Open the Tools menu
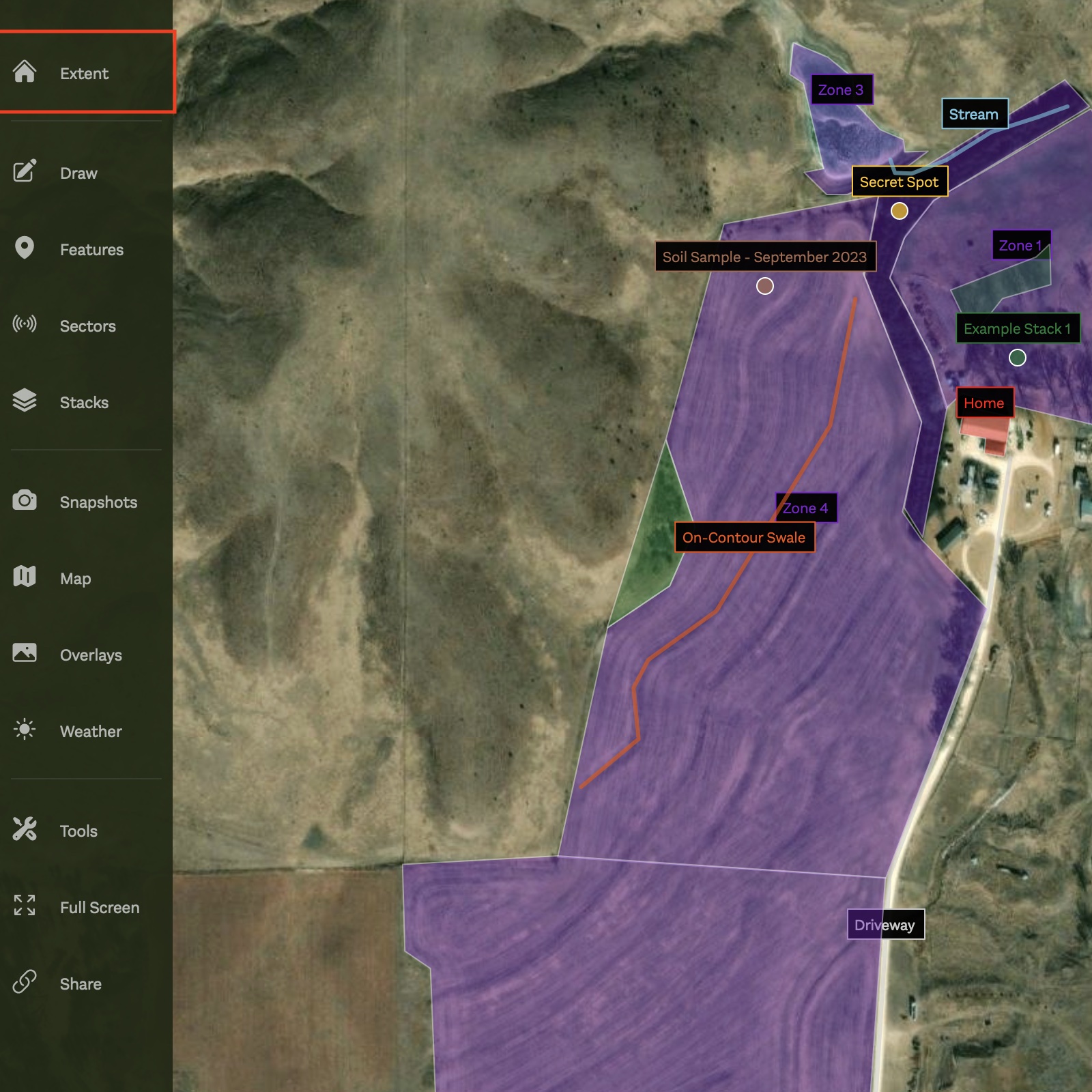This screenshot has height=1092, width=1092. 78,831
